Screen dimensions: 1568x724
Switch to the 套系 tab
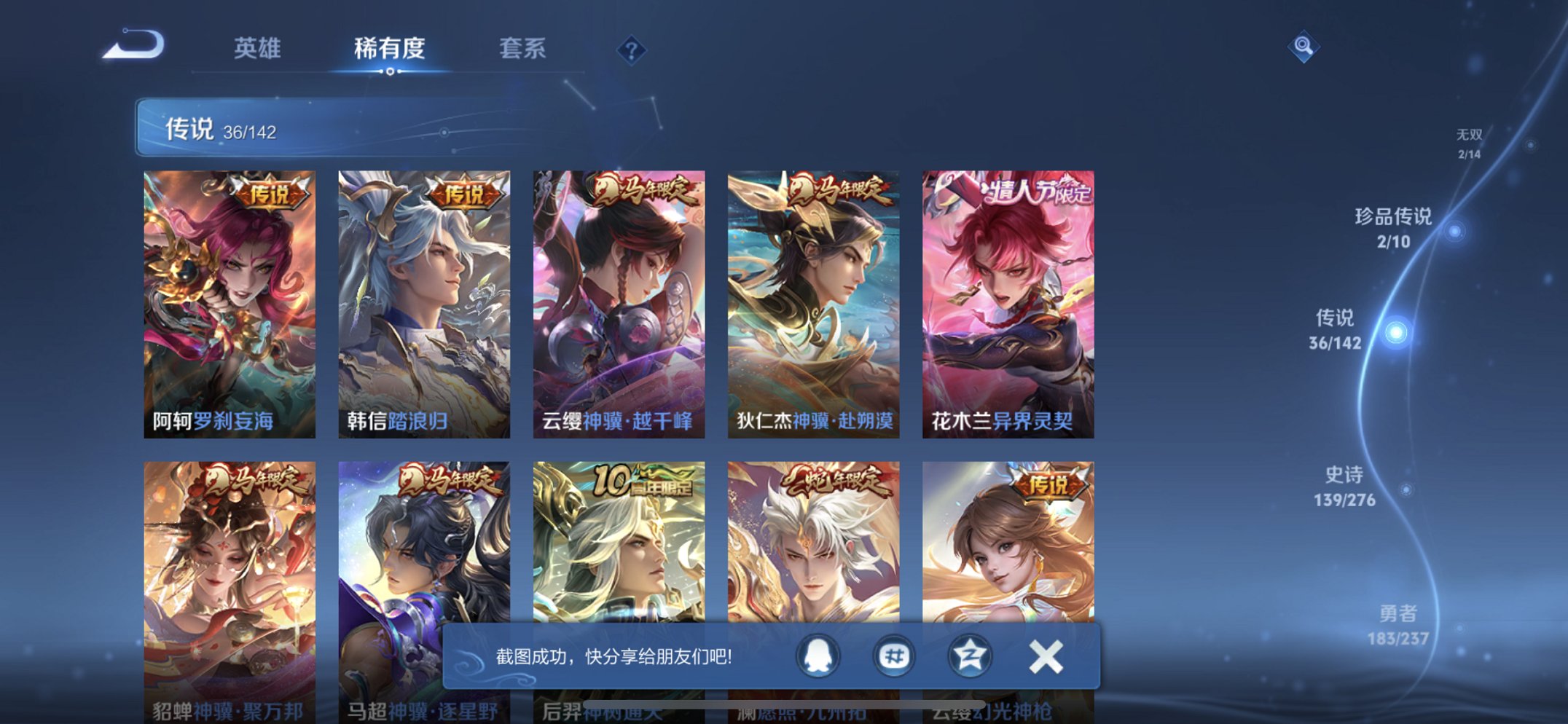tap(522, 49)
